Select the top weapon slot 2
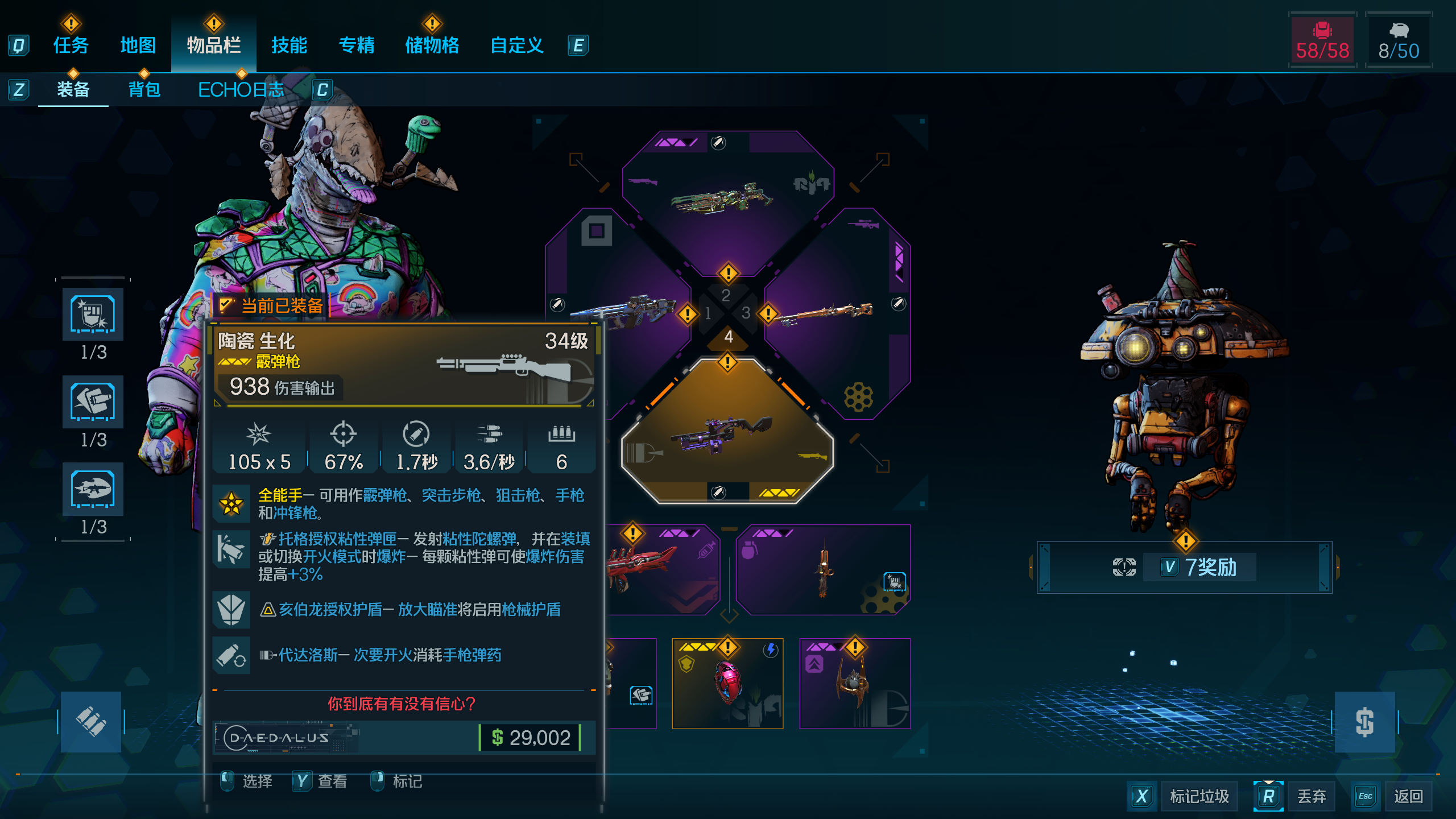The image size is (1456, 819). pyautogui.click(x=727, y=199)
